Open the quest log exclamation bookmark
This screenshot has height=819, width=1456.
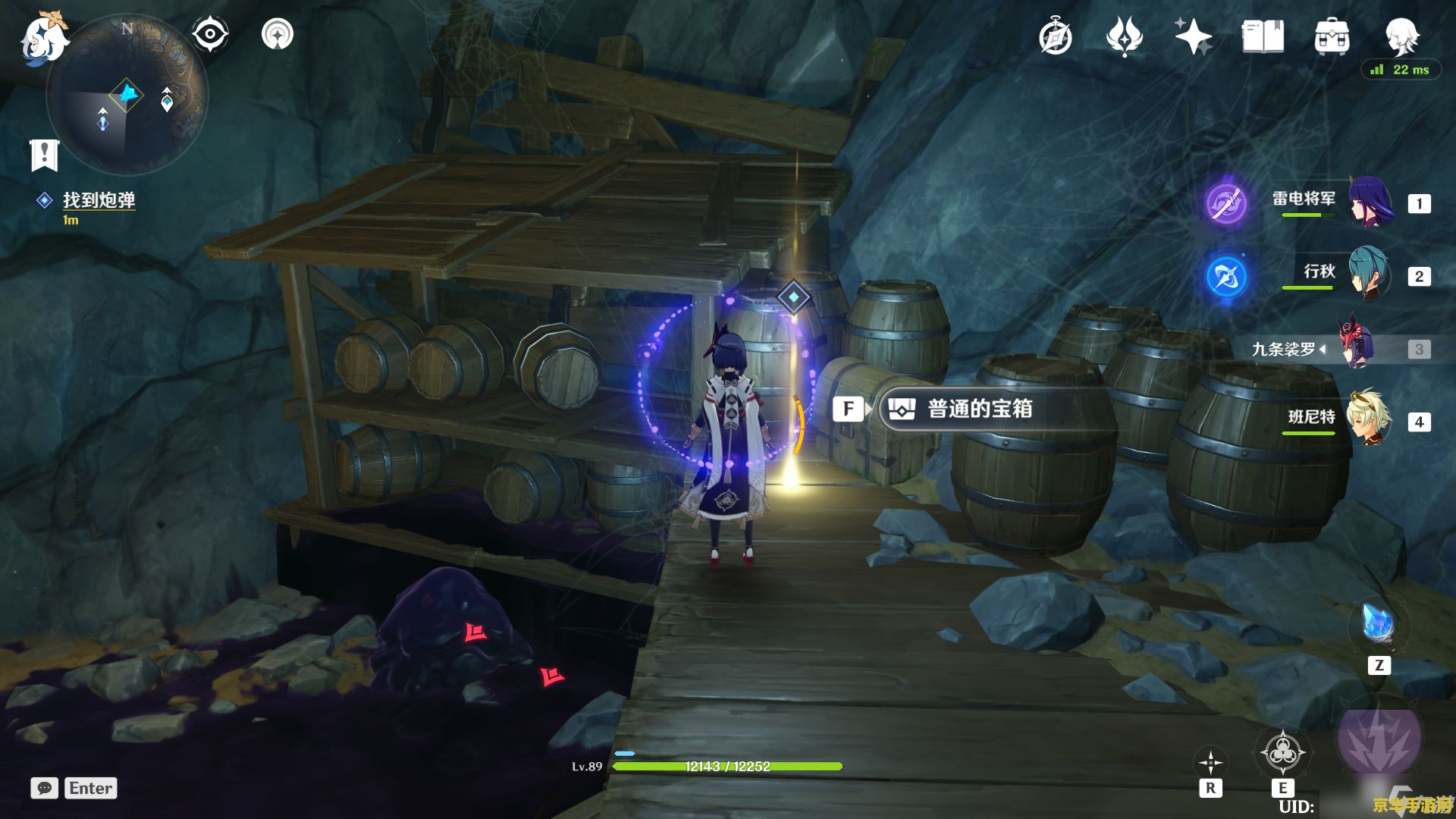[x=44, y=155]
